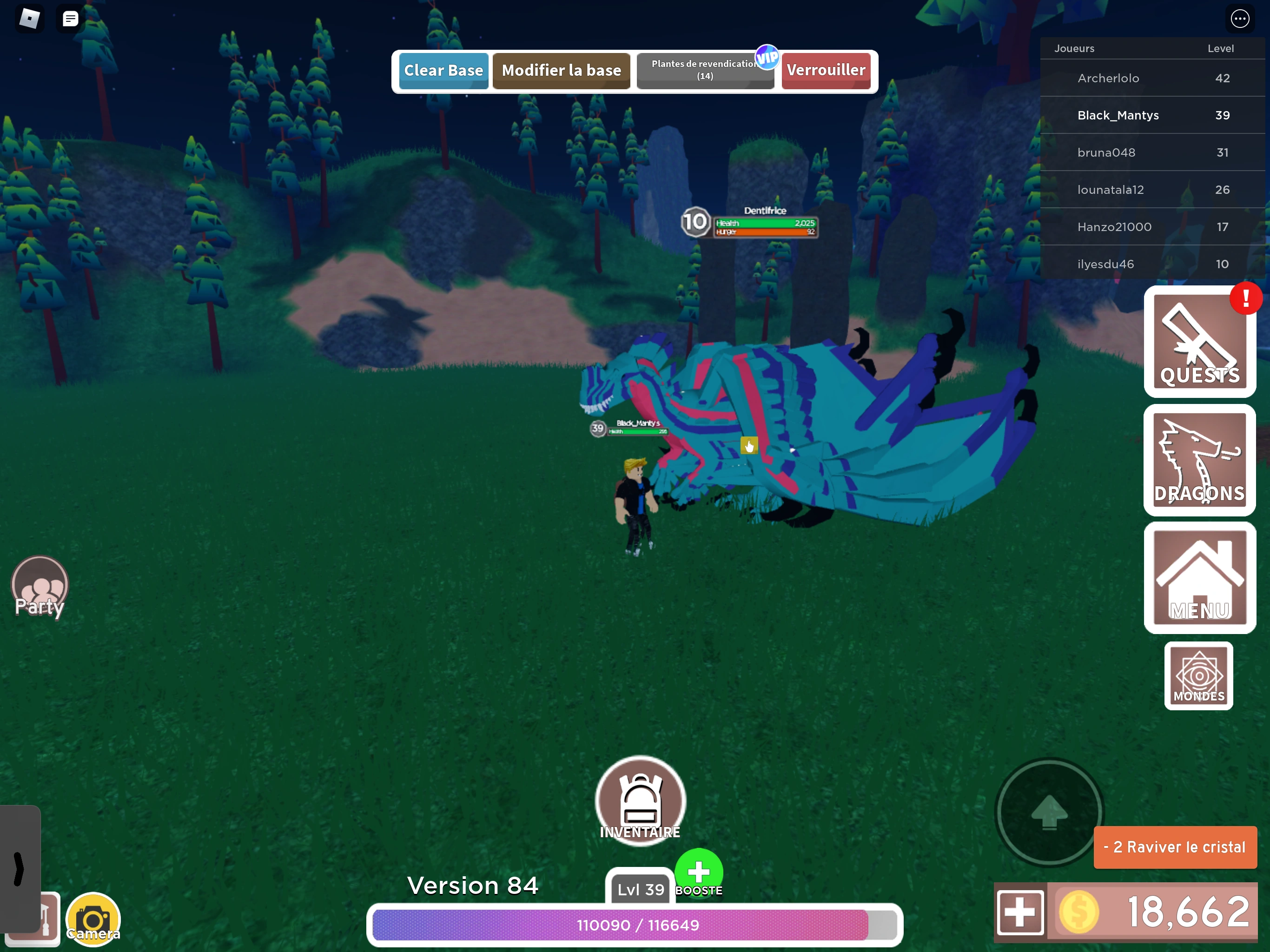Open the Mondes worlds selector

pyautogui.click(x=1198, y=676)
